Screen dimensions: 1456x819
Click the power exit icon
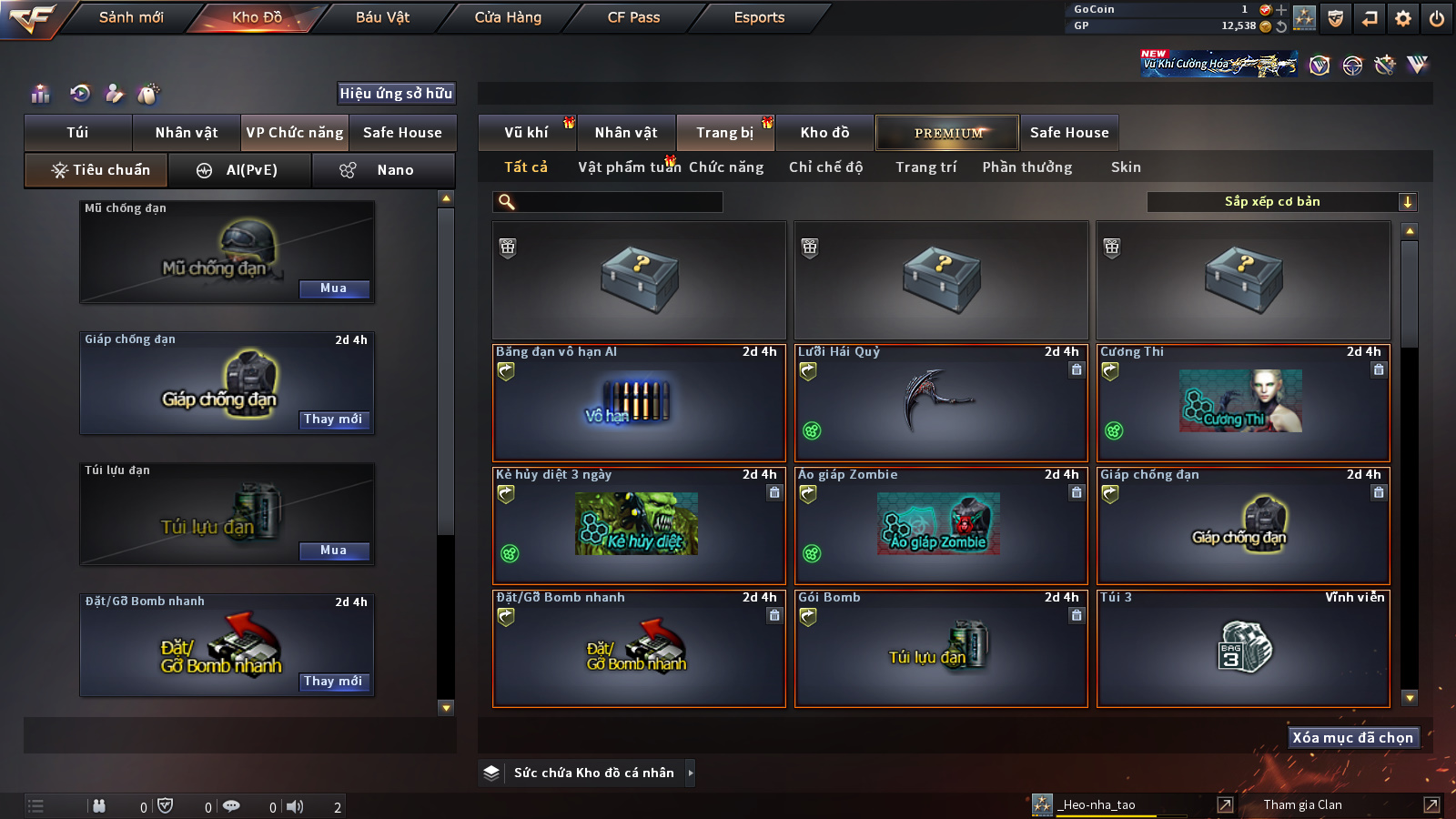tap(1437, 18)
